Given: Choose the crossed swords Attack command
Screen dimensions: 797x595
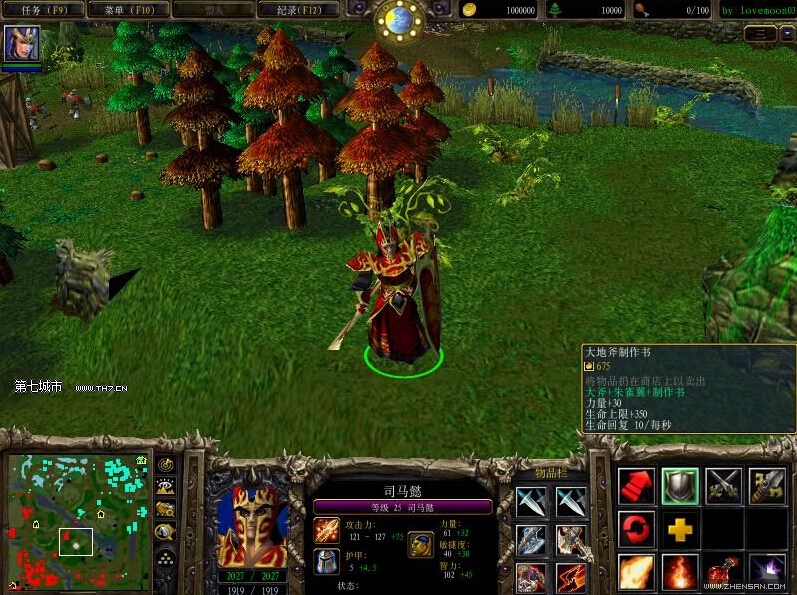Looking at the screenshot, I should coord(723,486).
